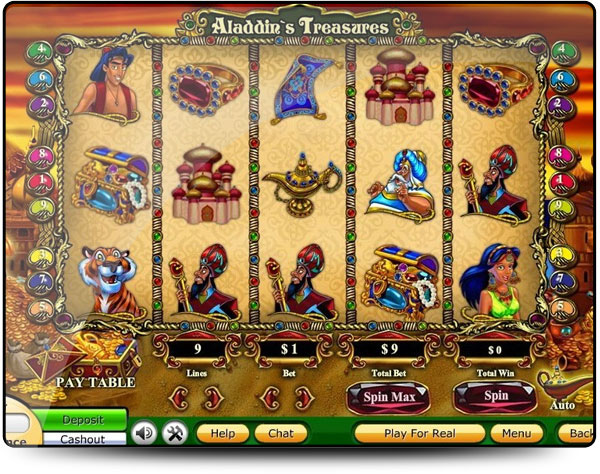The height and width of the screenshot is (474, 600).
Task: Open the Menu button
Action: coord(517,433)
